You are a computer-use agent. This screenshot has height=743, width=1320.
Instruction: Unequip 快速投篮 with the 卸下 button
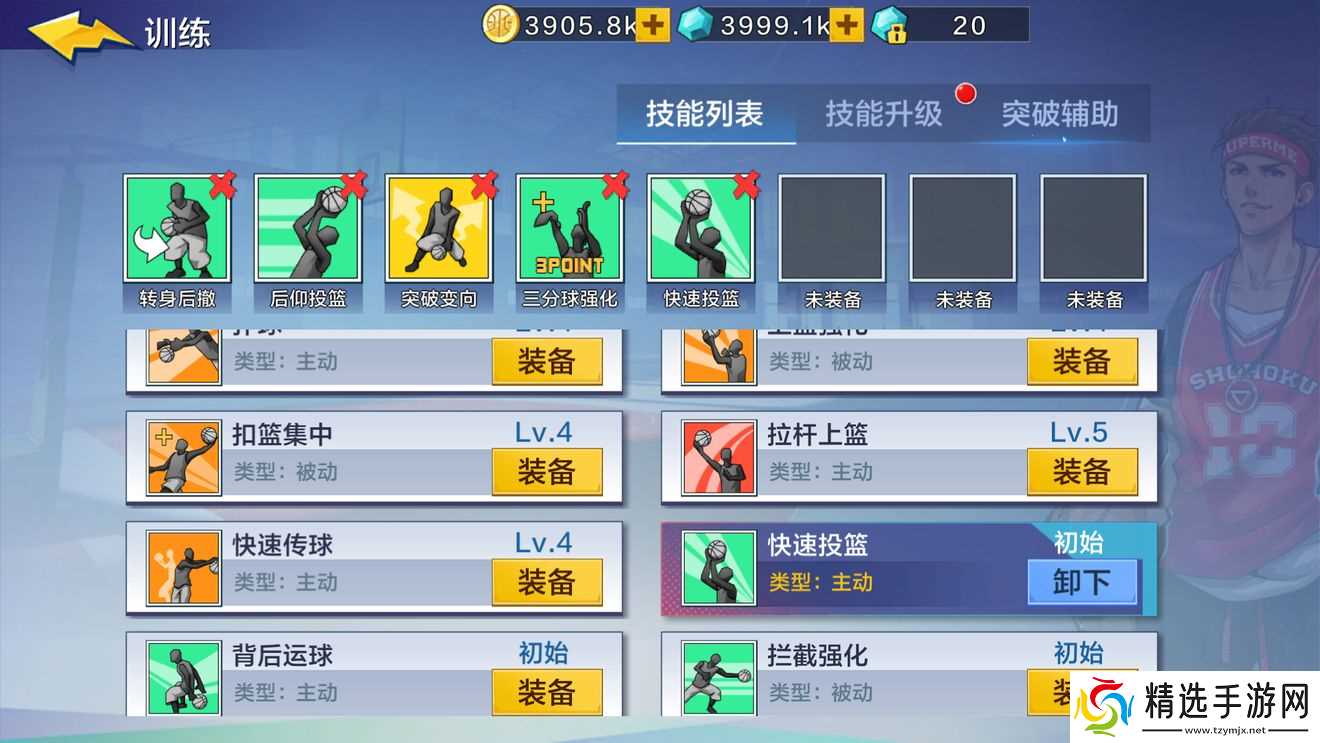tap(1083, 581)
